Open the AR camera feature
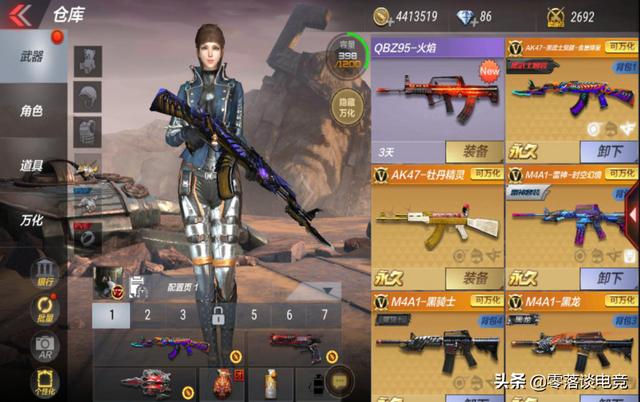Image resolution: width=640 pixels, height=402 pixels. [x=45, y=347]
